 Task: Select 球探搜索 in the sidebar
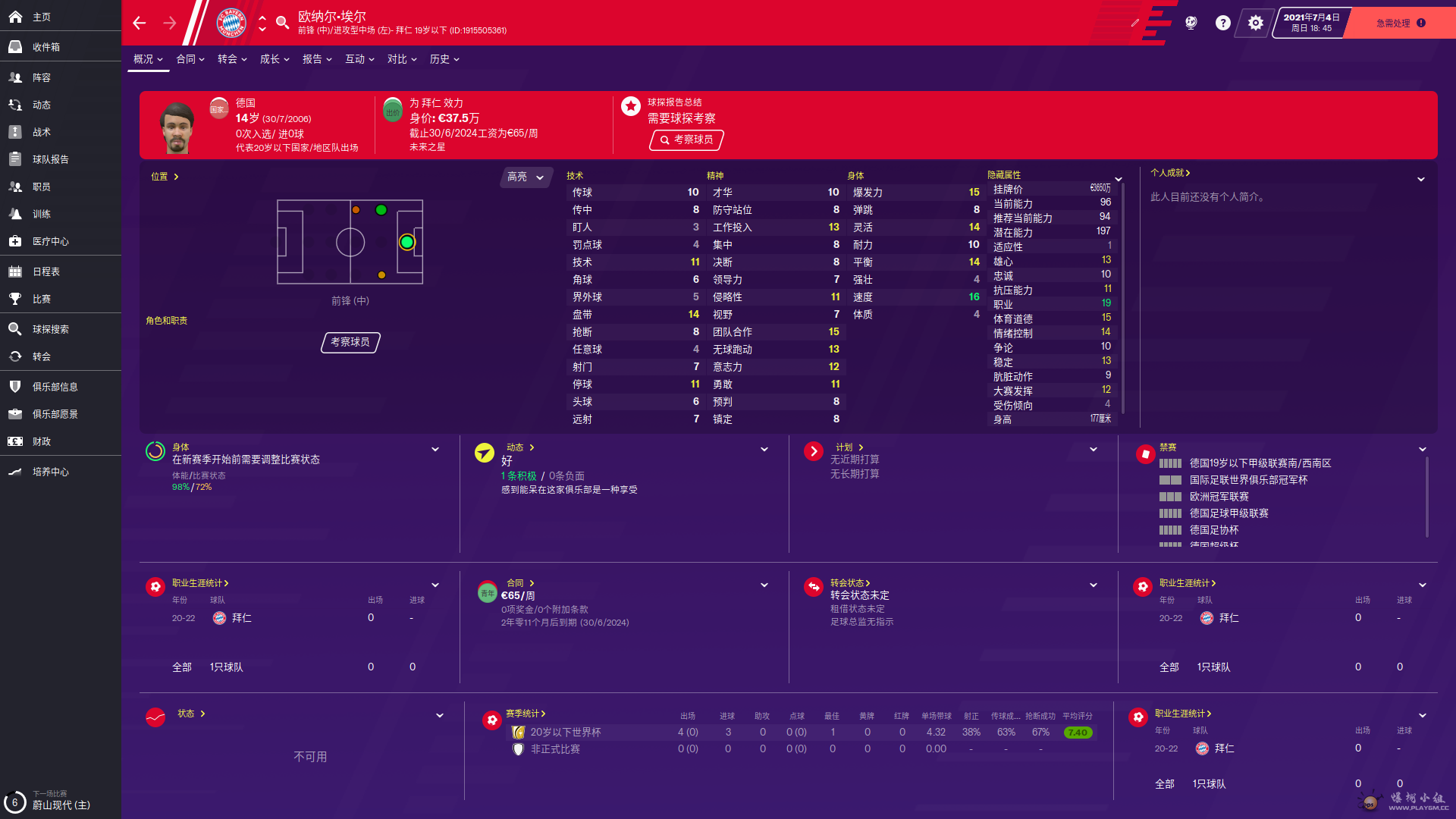50,329
